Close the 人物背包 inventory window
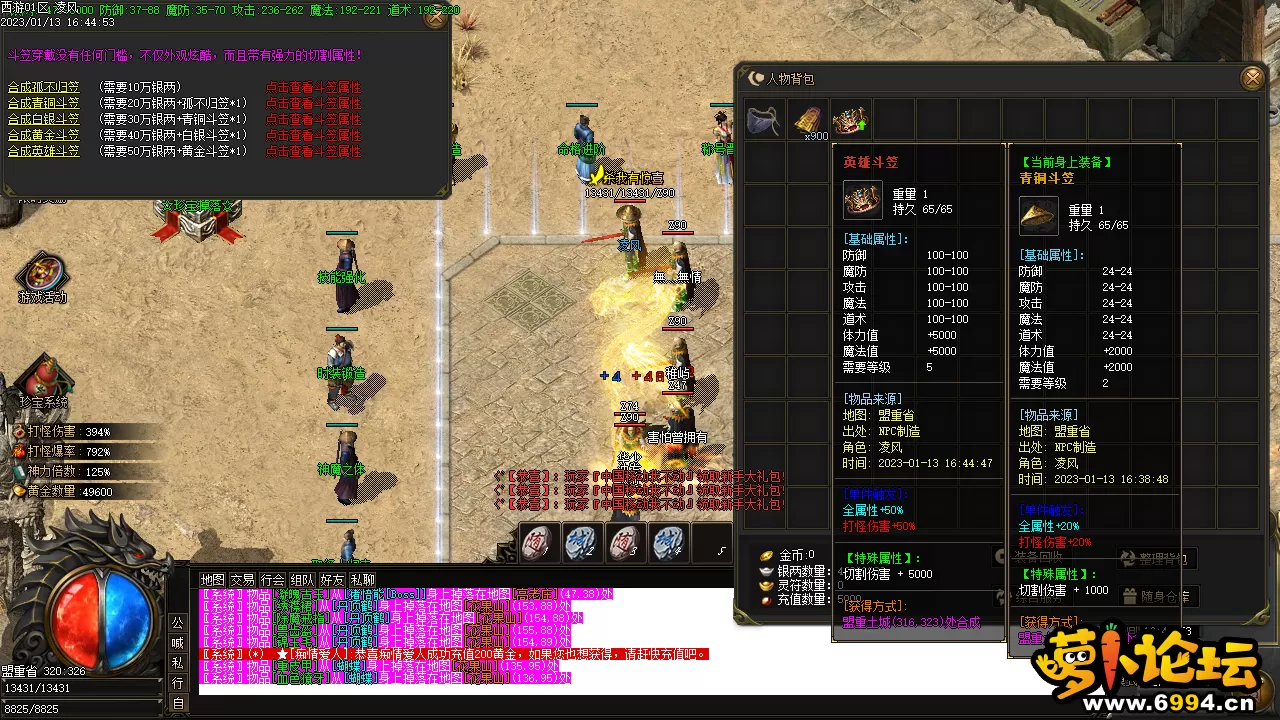The height and width of the screenshot is (720, 1280). pyautogui.click(x=1252, y=78)
